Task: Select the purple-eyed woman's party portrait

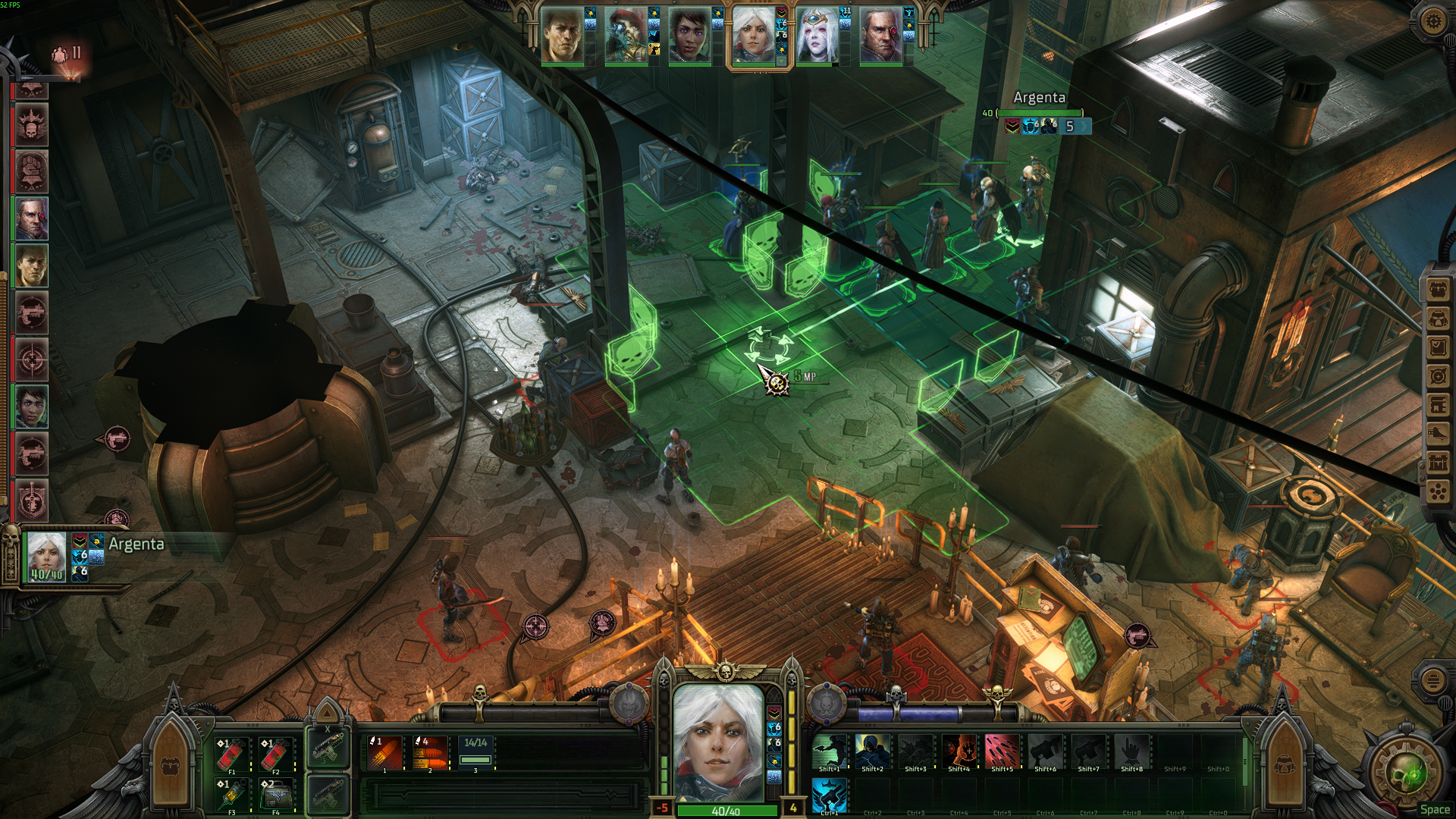Action: pos(689,36)
